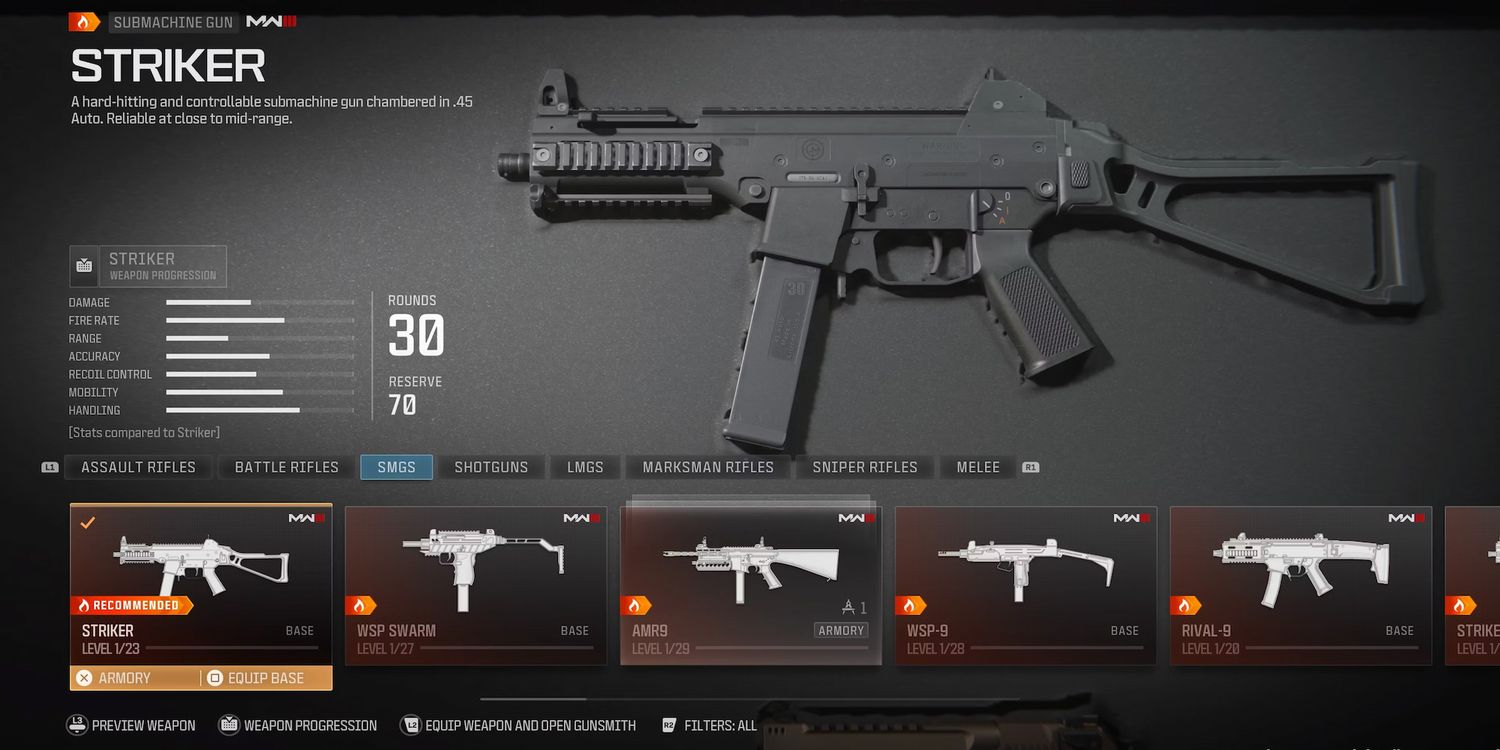
Task: Show the Shotguns category
Action: click(x=491, y=467)
